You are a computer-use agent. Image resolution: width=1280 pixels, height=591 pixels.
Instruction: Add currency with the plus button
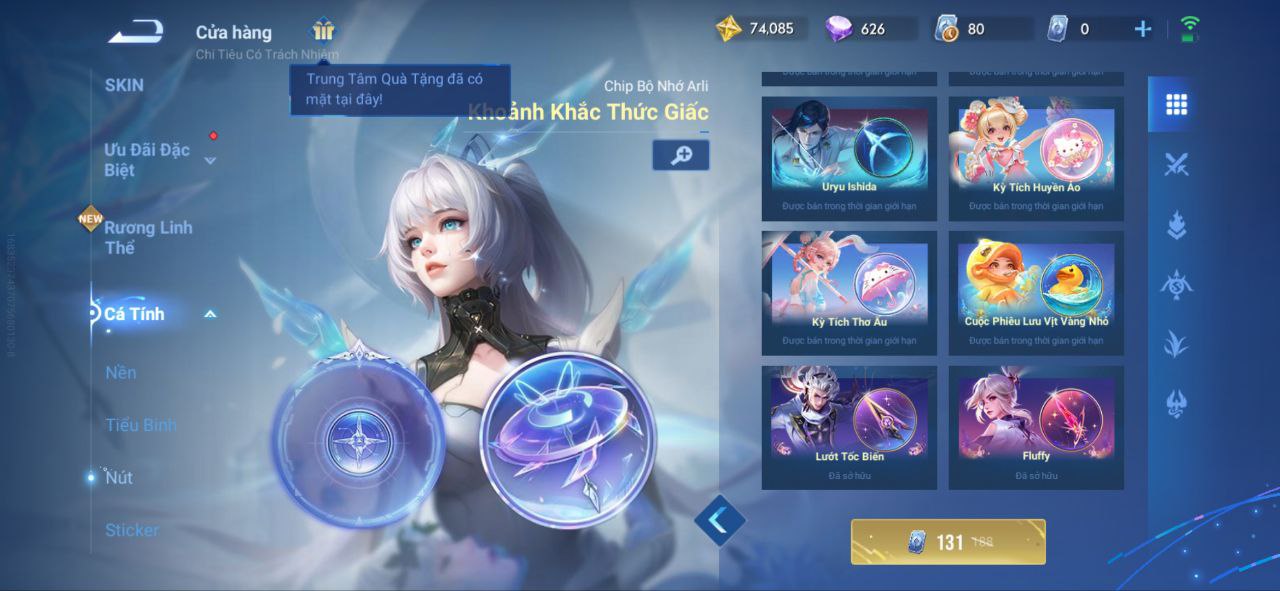(1143, 29)
